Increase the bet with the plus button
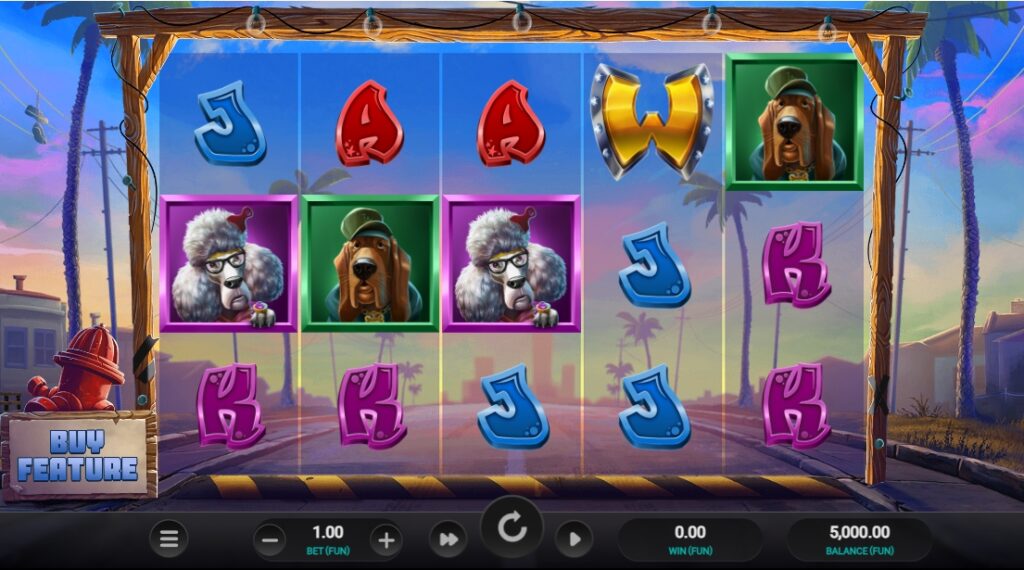 pyautogui.click(x=386, y=541)
